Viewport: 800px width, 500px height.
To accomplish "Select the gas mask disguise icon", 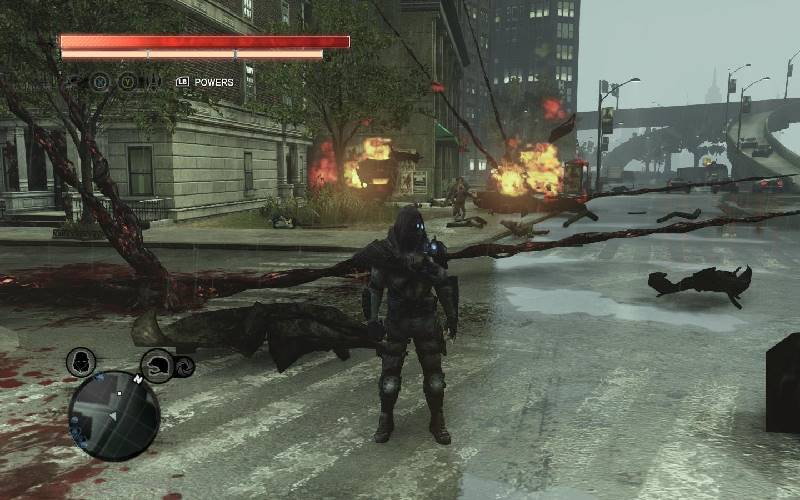I will (81, 362).
